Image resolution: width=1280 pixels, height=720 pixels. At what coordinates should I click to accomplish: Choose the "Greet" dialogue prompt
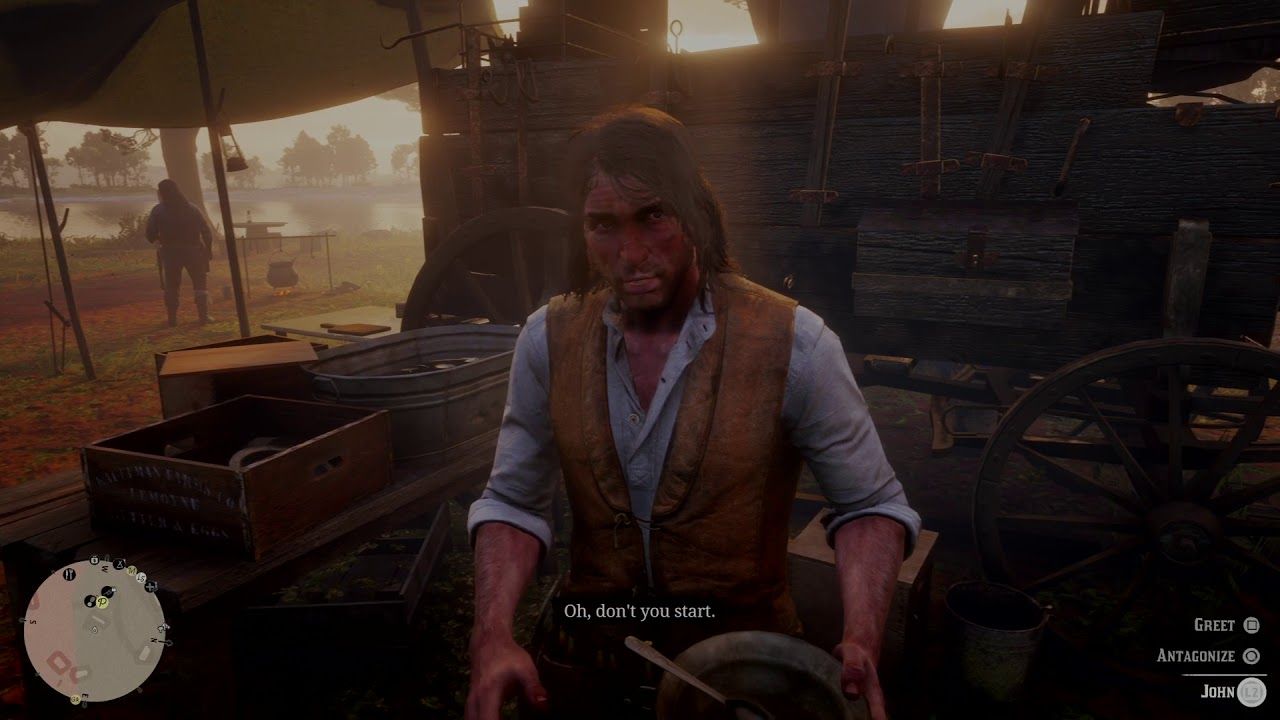(1215, 625)
